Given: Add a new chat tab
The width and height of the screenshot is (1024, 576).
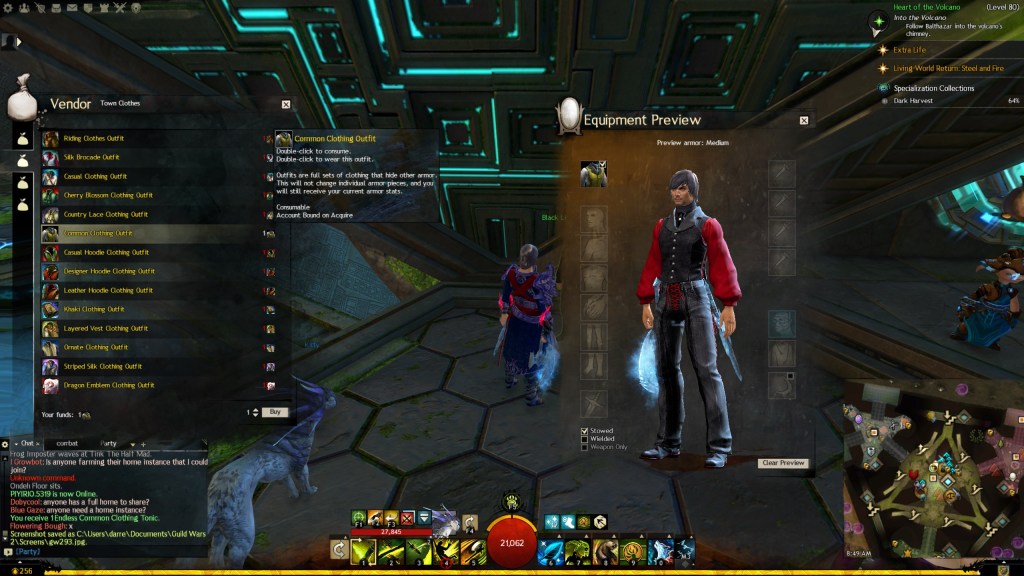Looking at the screenshot, I should [142, 443].
